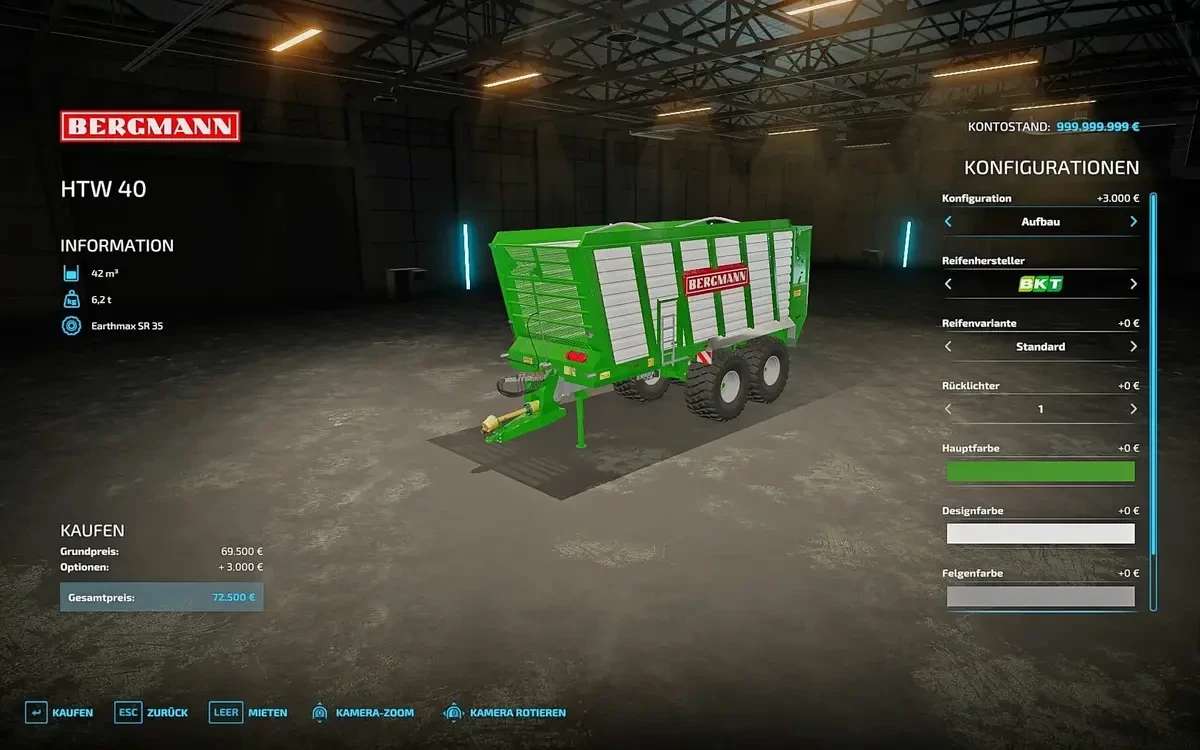Switch to next Reifenhersteller after BKT
Image resolution: width=1200 pixels, height=750 pixels.
[x=1133, y=284]
